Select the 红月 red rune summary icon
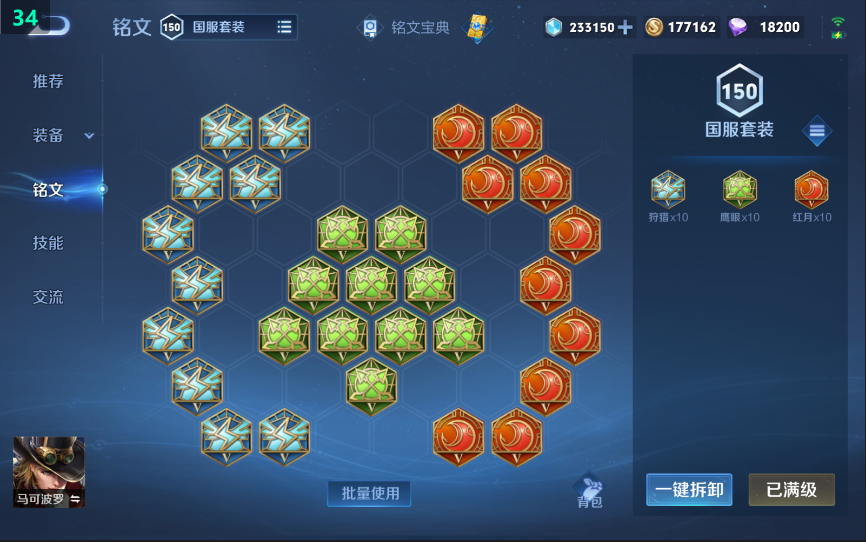This screenshot has height=542, width=866. click(811, 190)
